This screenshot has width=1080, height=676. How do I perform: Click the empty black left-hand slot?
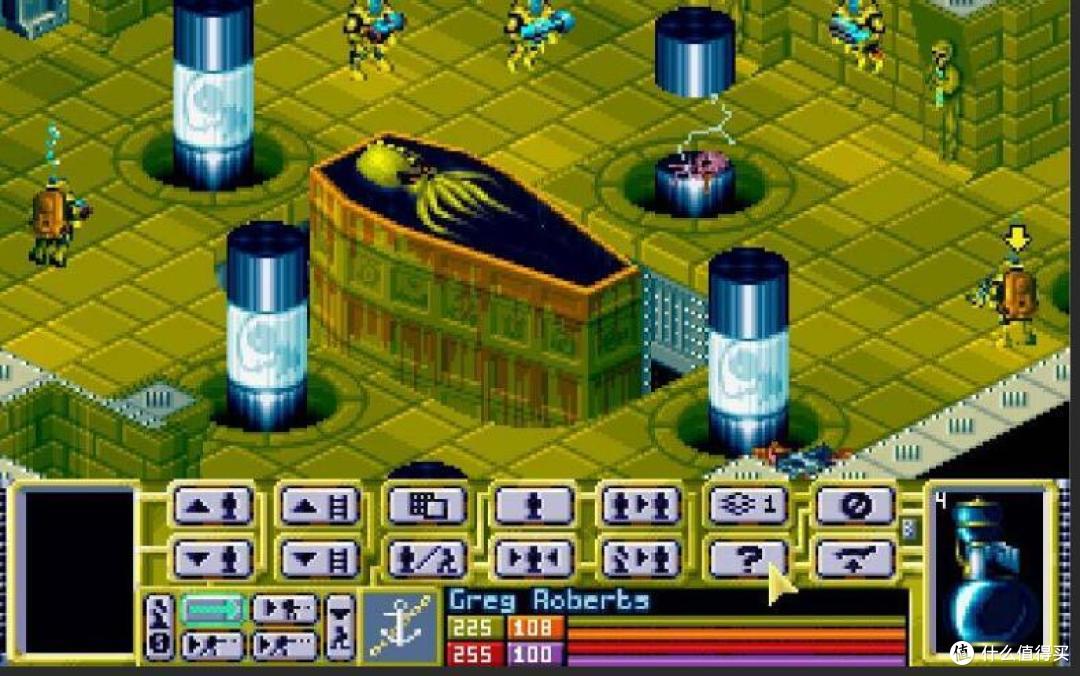click(76, 570)
